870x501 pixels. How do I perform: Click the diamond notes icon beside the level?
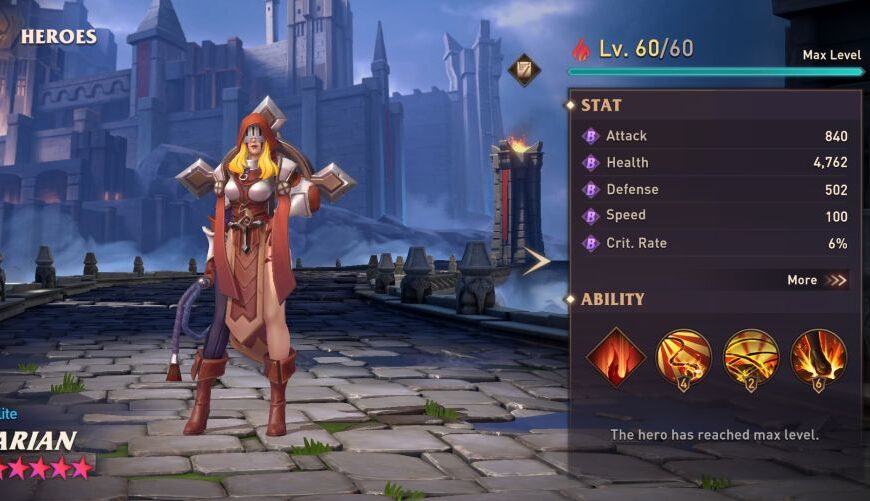click(x=524, y=70)
